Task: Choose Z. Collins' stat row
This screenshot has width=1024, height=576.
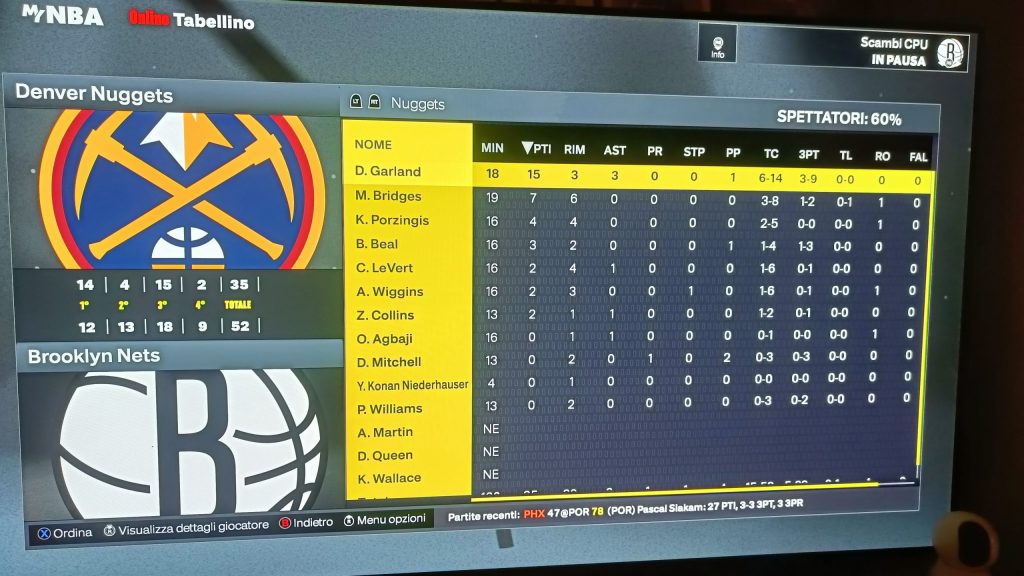Action: 385,315
